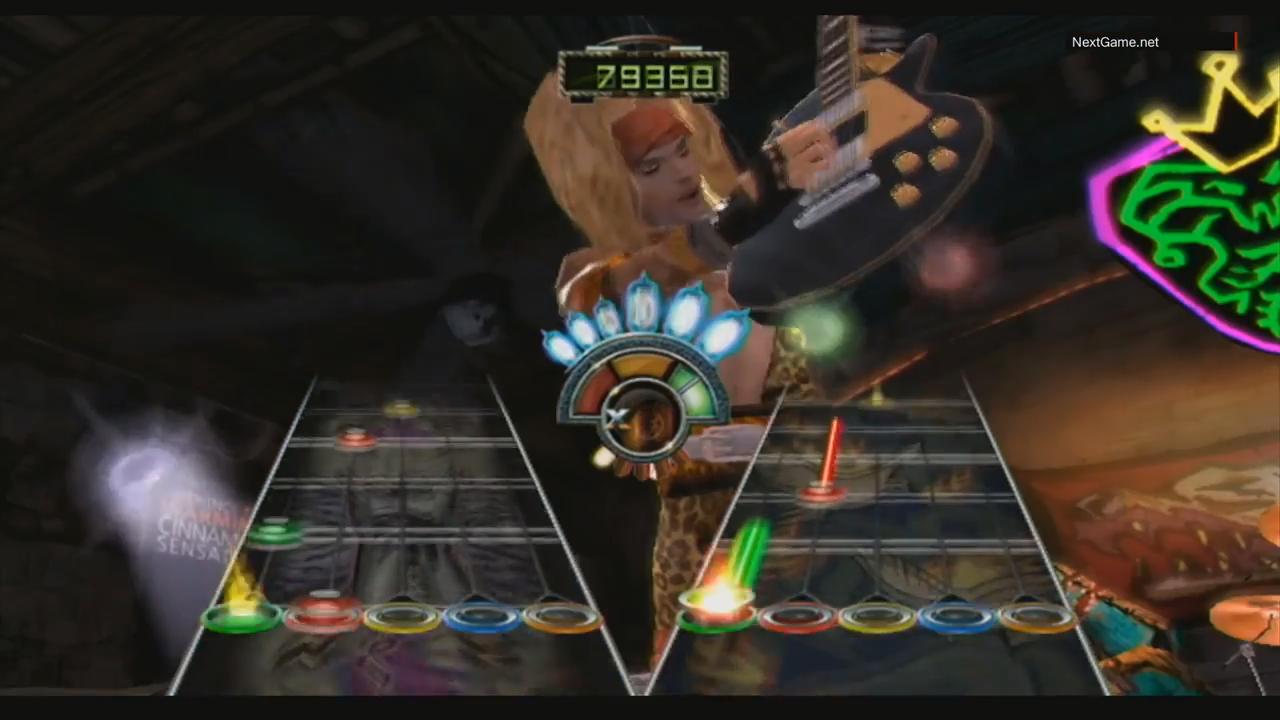This screenshot has height=720, width=1280.
Task: Select the blue fret button on player one's highway
Action: coord(482,617)
